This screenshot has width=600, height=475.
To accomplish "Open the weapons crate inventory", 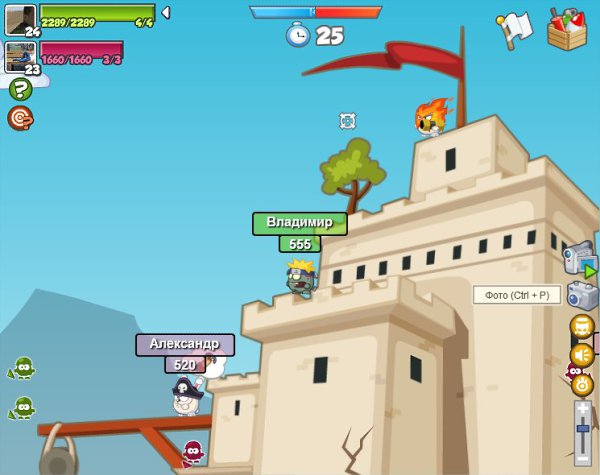I will (568, 28).
